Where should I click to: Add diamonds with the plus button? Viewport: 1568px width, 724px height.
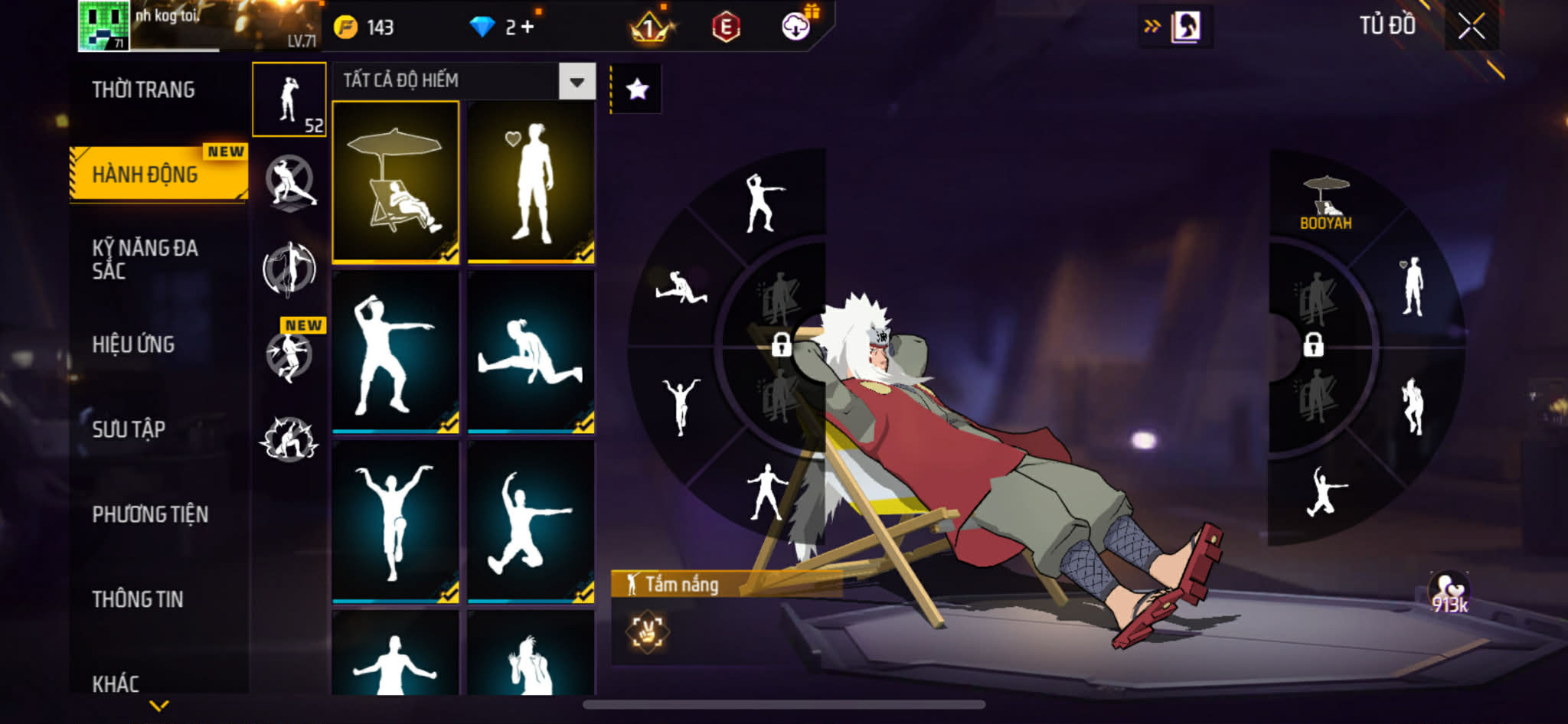coord(528,27)
